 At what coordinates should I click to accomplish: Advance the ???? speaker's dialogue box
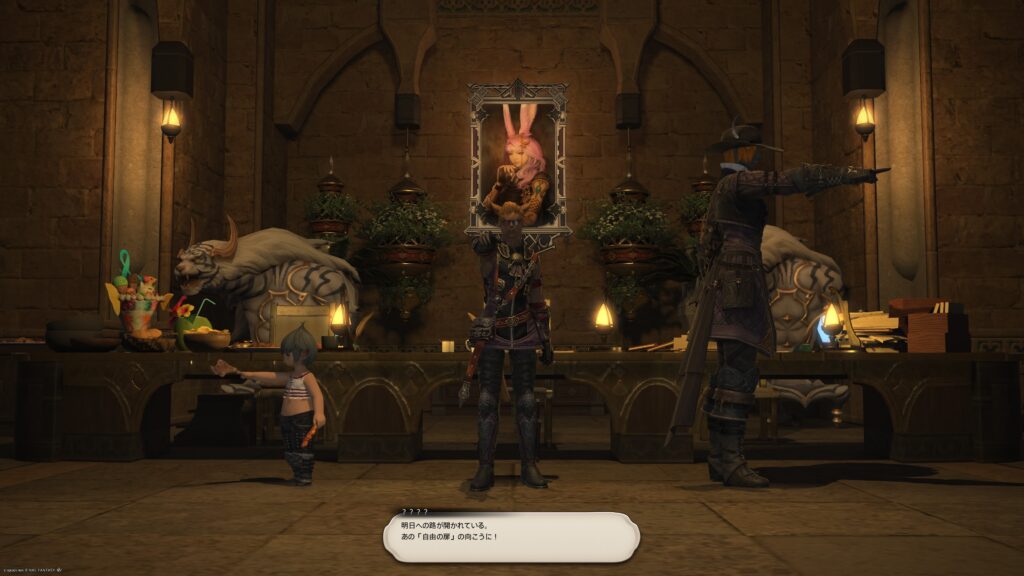511,537
